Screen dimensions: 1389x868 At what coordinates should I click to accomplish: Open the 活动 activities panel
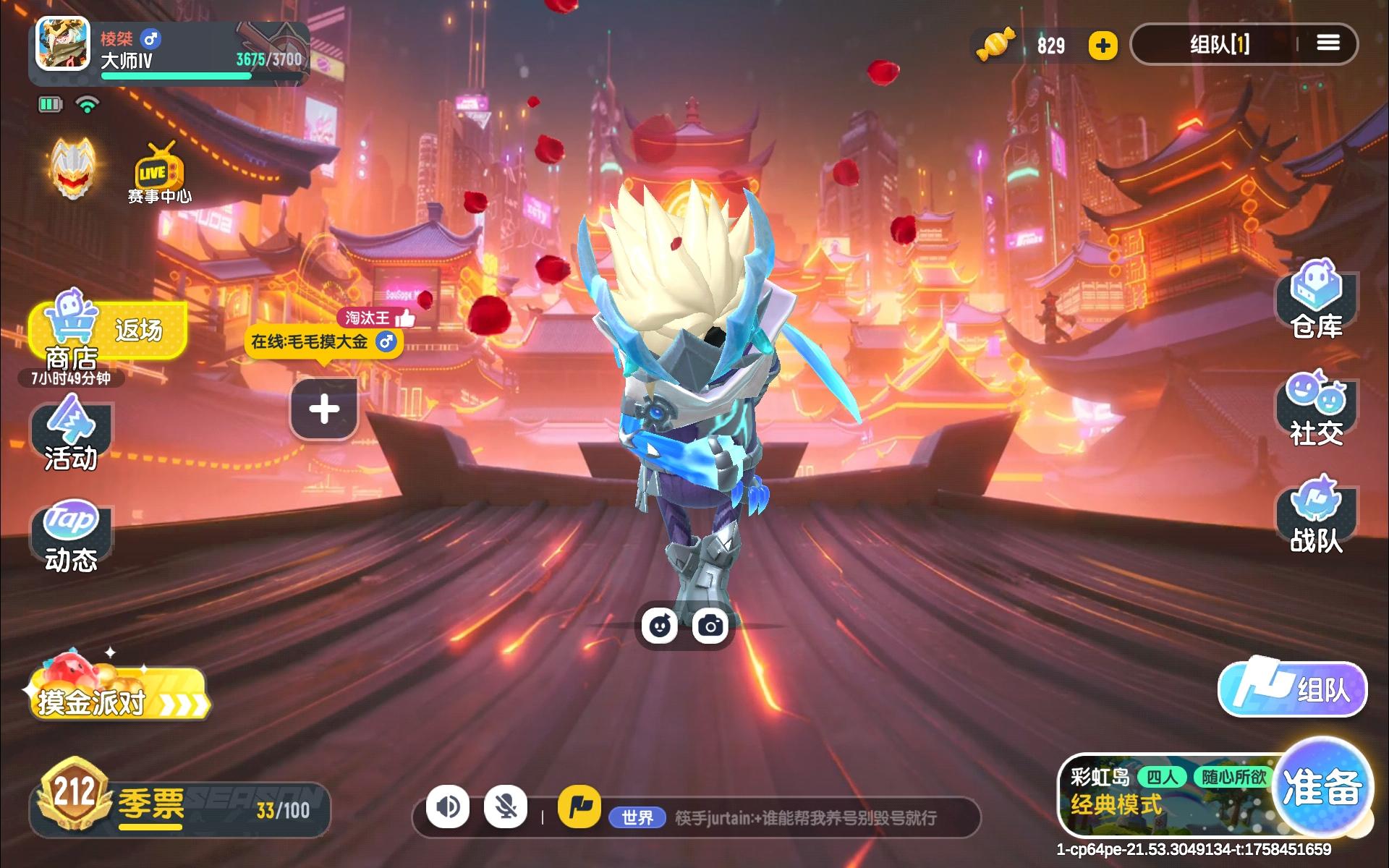[x=70, y=434]
